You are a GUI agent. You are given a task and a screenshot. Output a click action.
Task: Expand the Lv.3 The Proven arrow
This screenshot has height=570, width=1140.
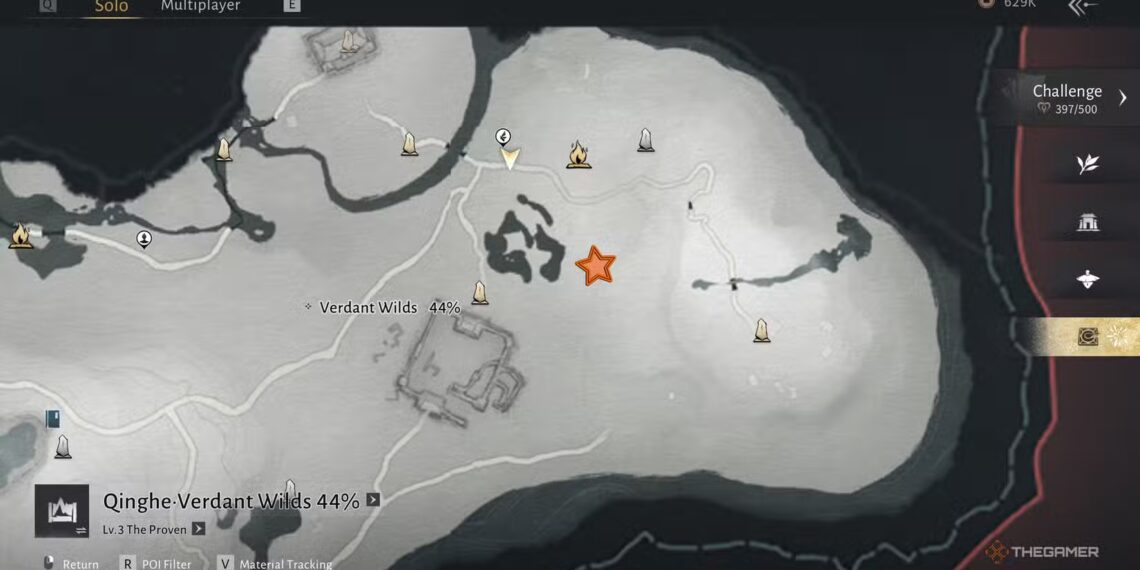(x=199, y=529)
